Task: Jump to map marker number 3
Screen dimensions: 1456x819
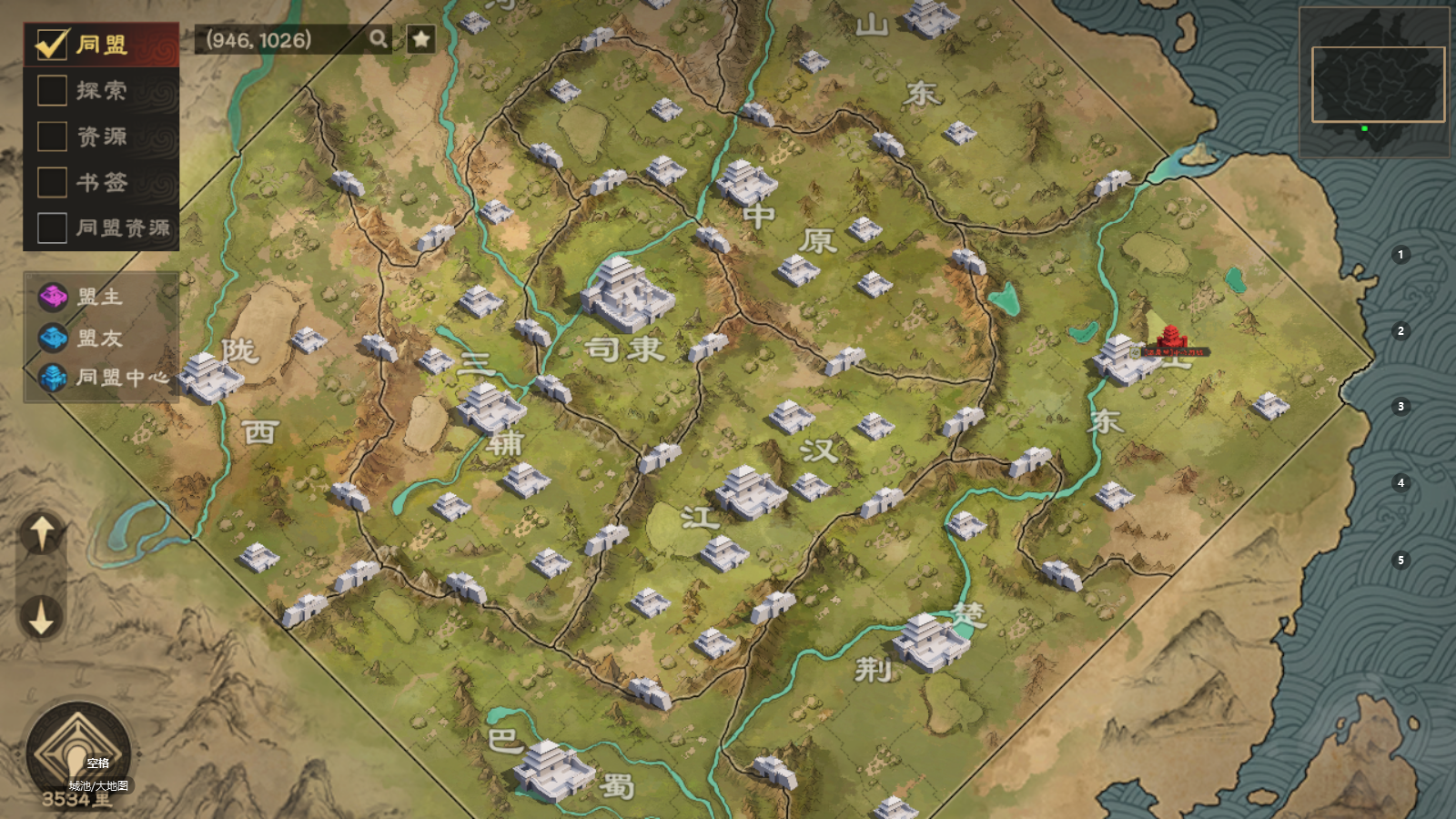Action: pos(1400,406)
